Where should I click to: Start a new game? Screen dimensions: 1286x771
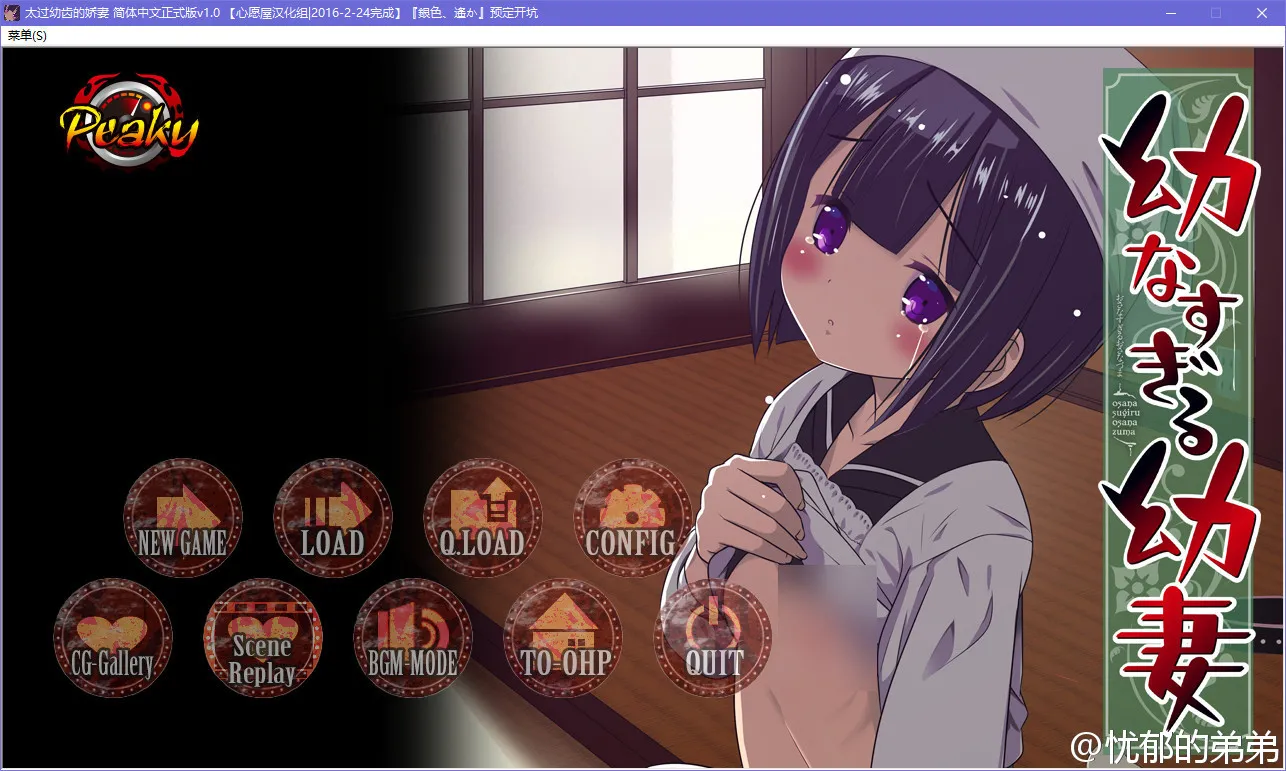[x=183, y=518]
